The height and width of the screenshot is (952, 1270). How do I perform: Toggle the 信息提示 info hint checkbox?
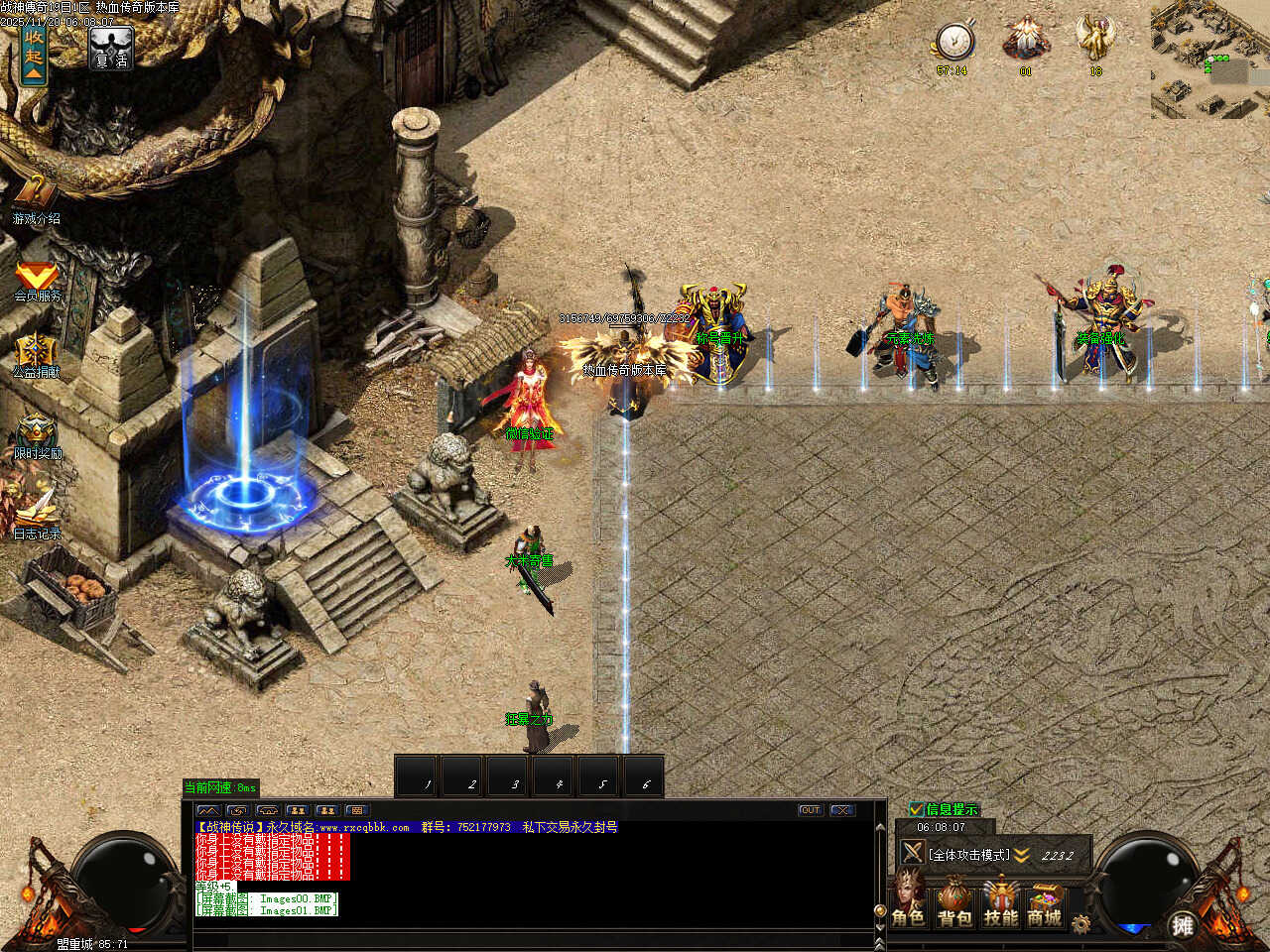click(917, 809)
